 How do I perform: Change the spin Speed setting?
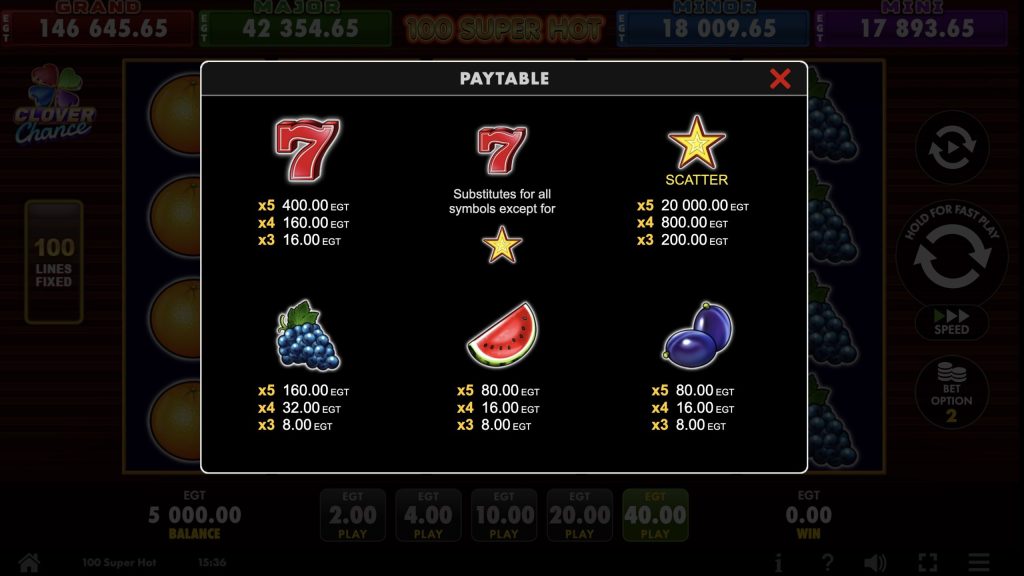(x=952, y=323)
